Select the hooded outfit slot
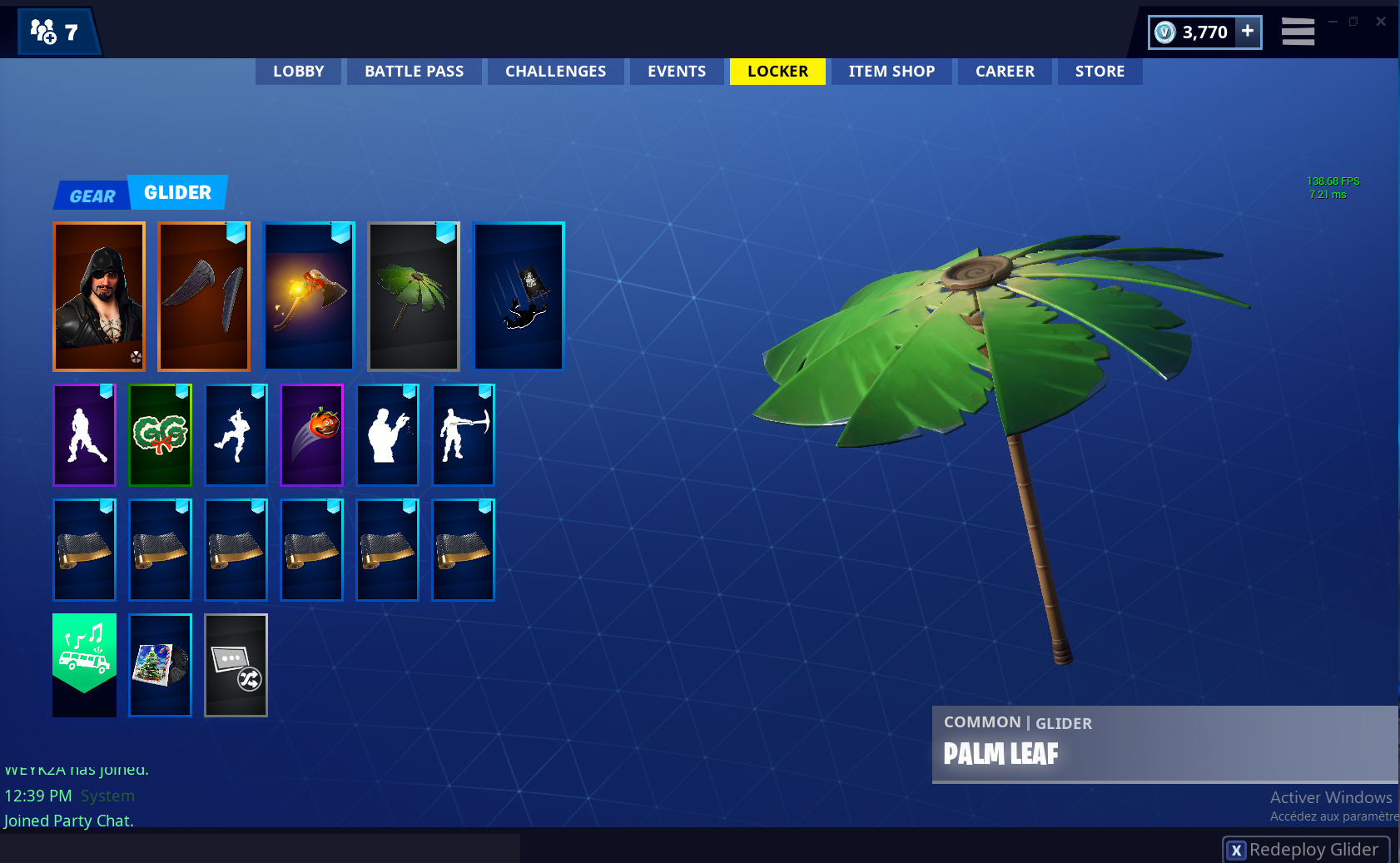Image resolution: width=1400 pixels, height=863 pixels. point(99,296)
